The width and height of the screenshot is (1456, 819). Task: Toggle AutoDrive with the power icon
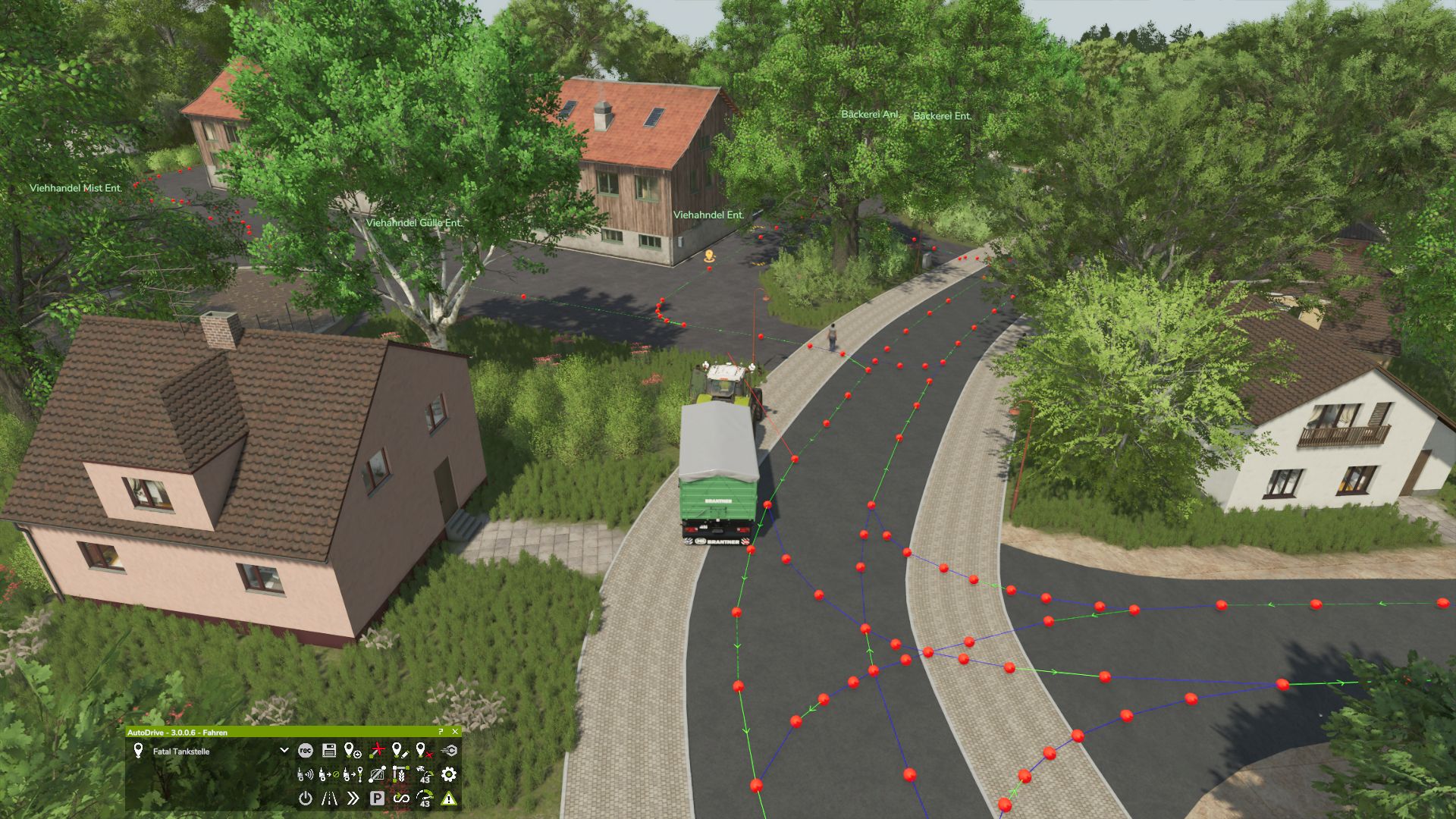pos(305,798)
